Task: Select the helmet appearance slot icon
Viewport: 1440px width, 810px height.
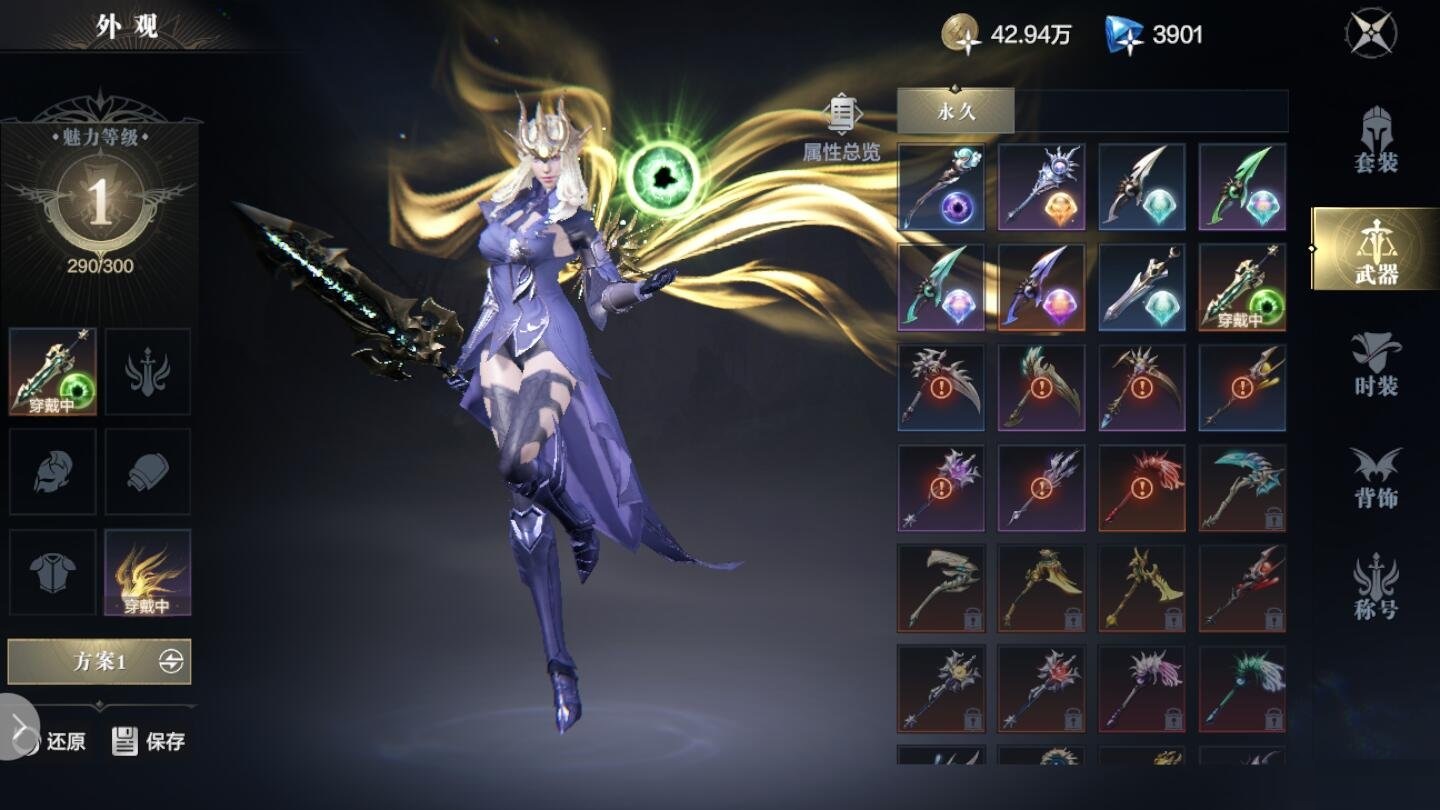Action: point(52,471)
